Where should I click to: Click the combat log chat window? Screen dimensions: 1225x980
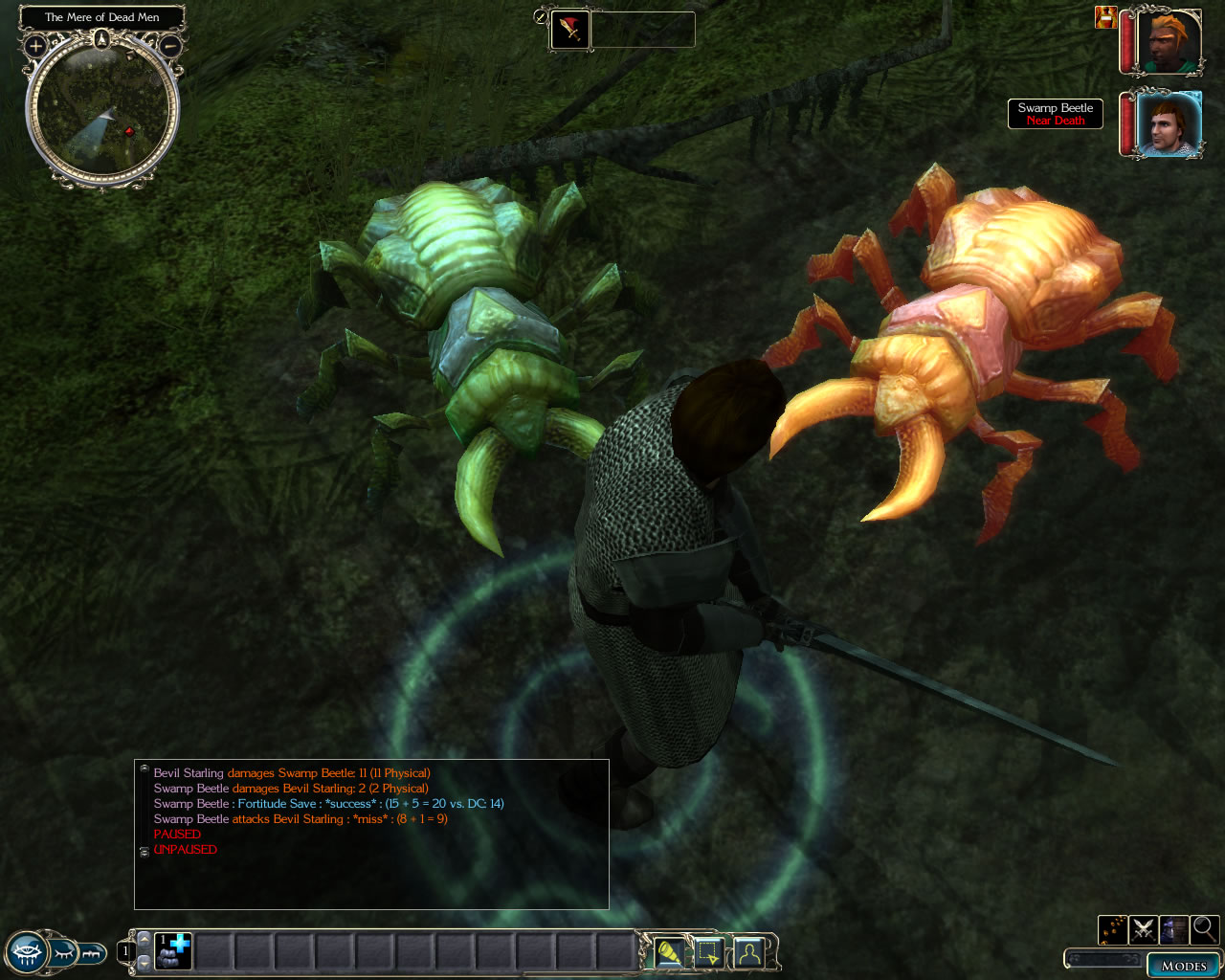point(371,834)
